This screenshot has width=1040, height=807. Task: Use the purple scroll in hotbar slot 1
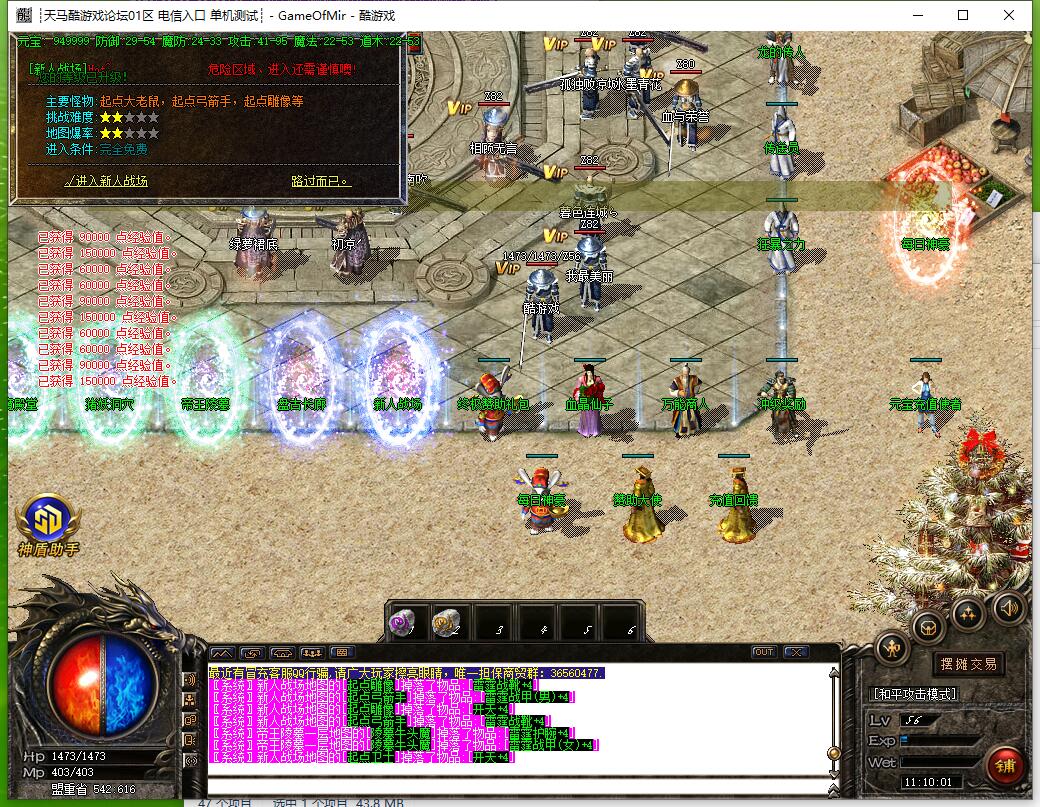tap(402, 623)
